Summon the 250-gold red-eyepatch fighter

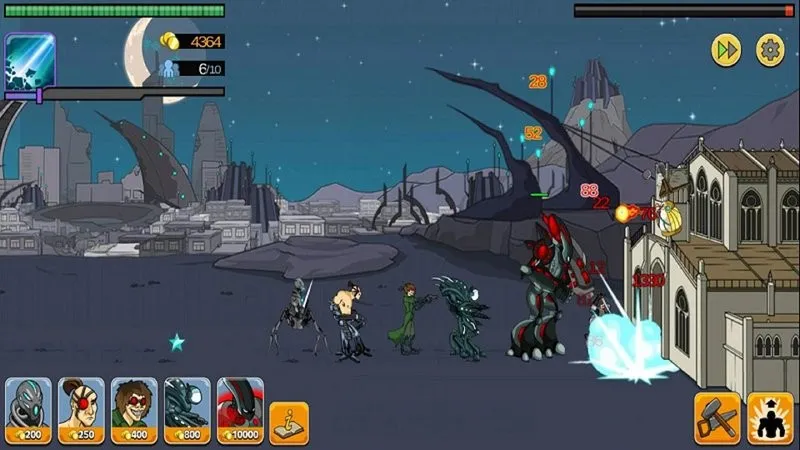pyautogui.click(x=81, y=408)
